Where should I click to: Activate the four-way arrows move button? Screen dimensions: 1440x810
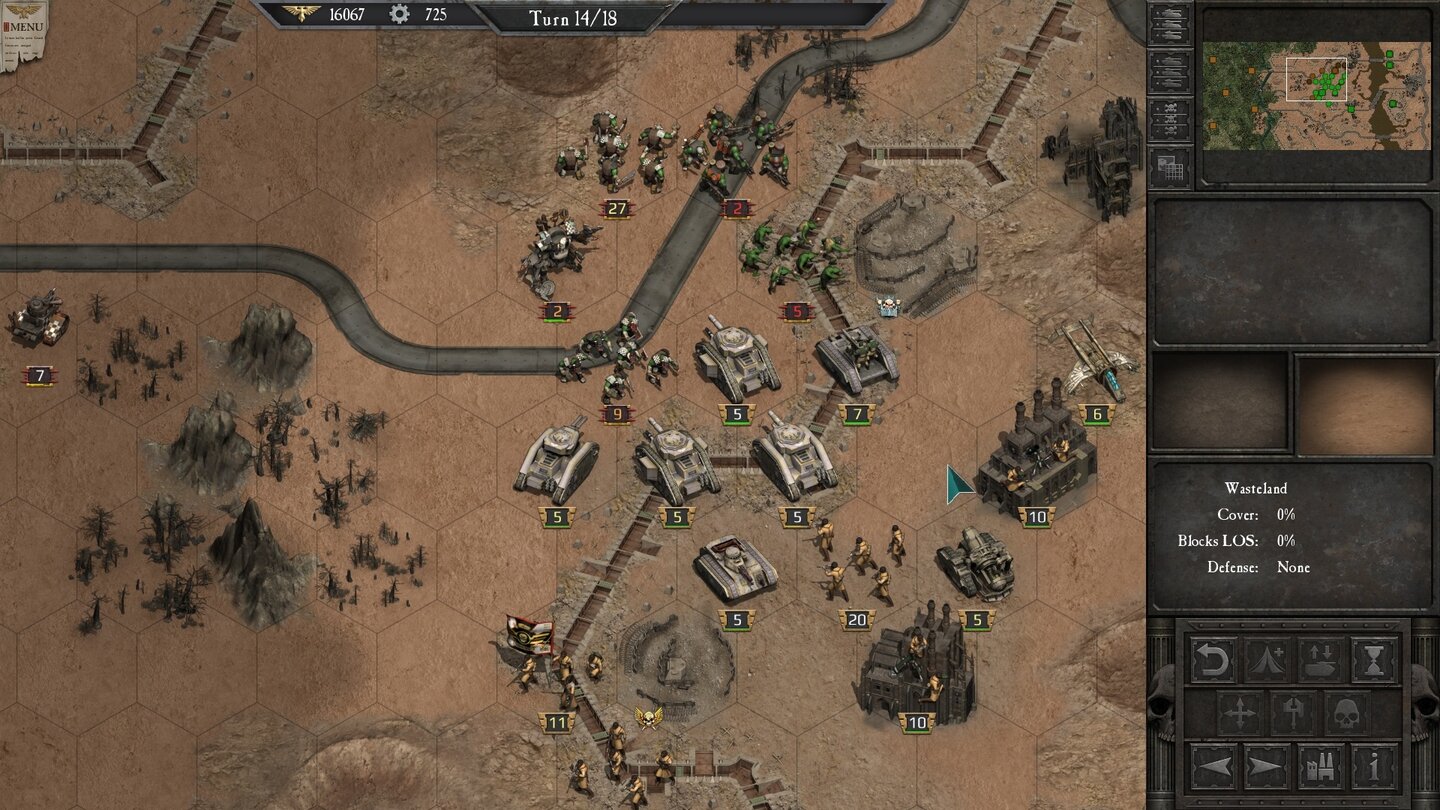[1240, 714]
